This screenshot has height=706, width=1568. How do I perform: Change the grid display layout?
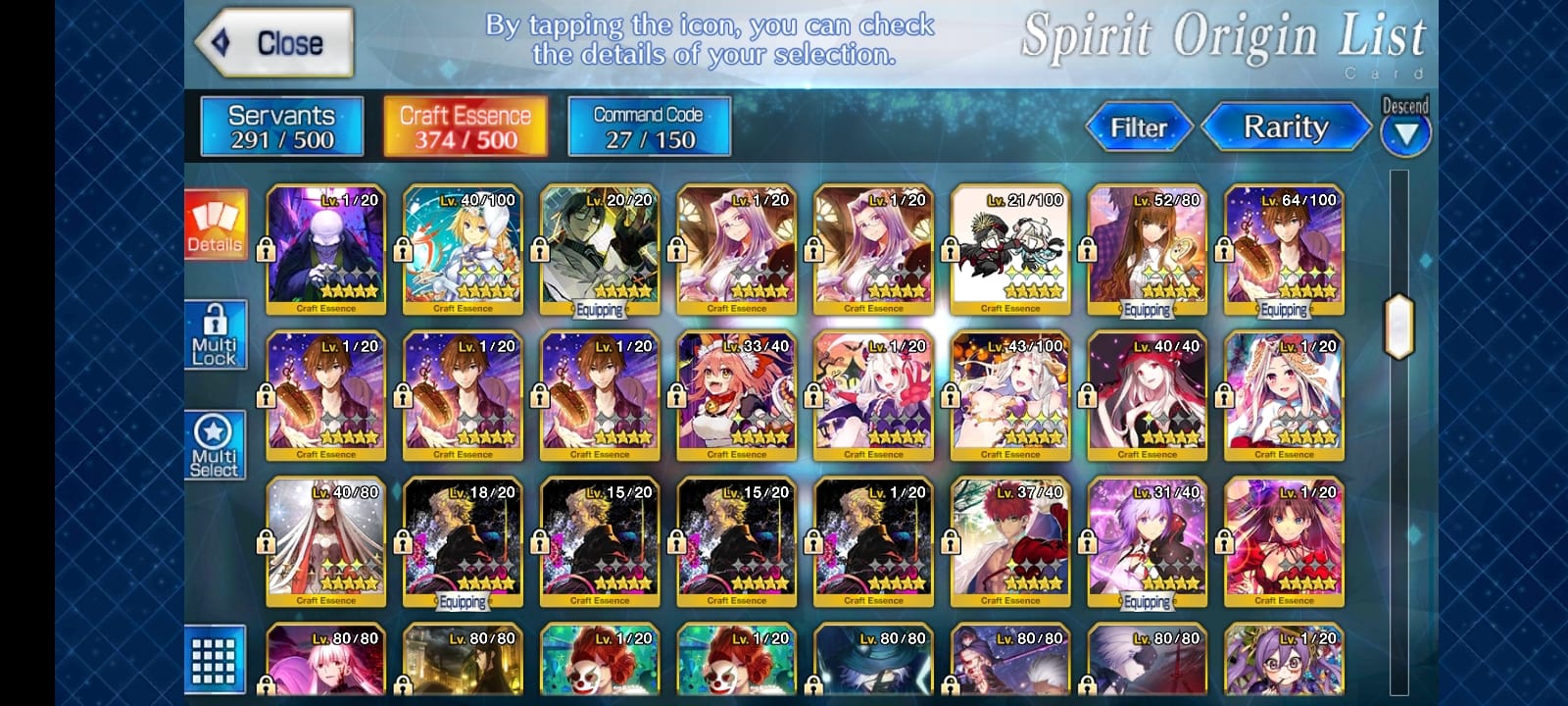coord(215,660)
